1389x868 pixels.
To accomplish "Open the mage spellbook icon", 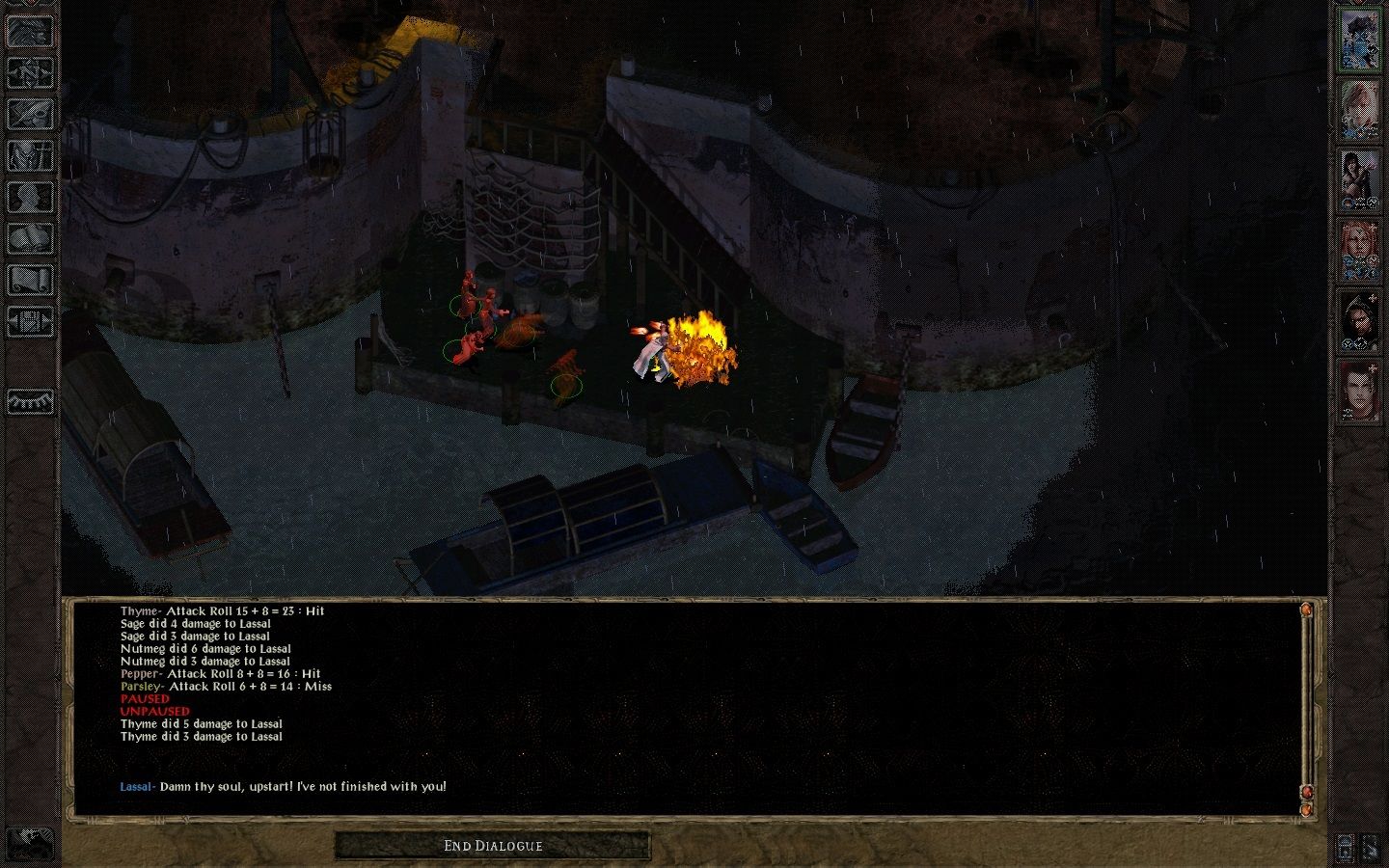I will coord(30,239).
